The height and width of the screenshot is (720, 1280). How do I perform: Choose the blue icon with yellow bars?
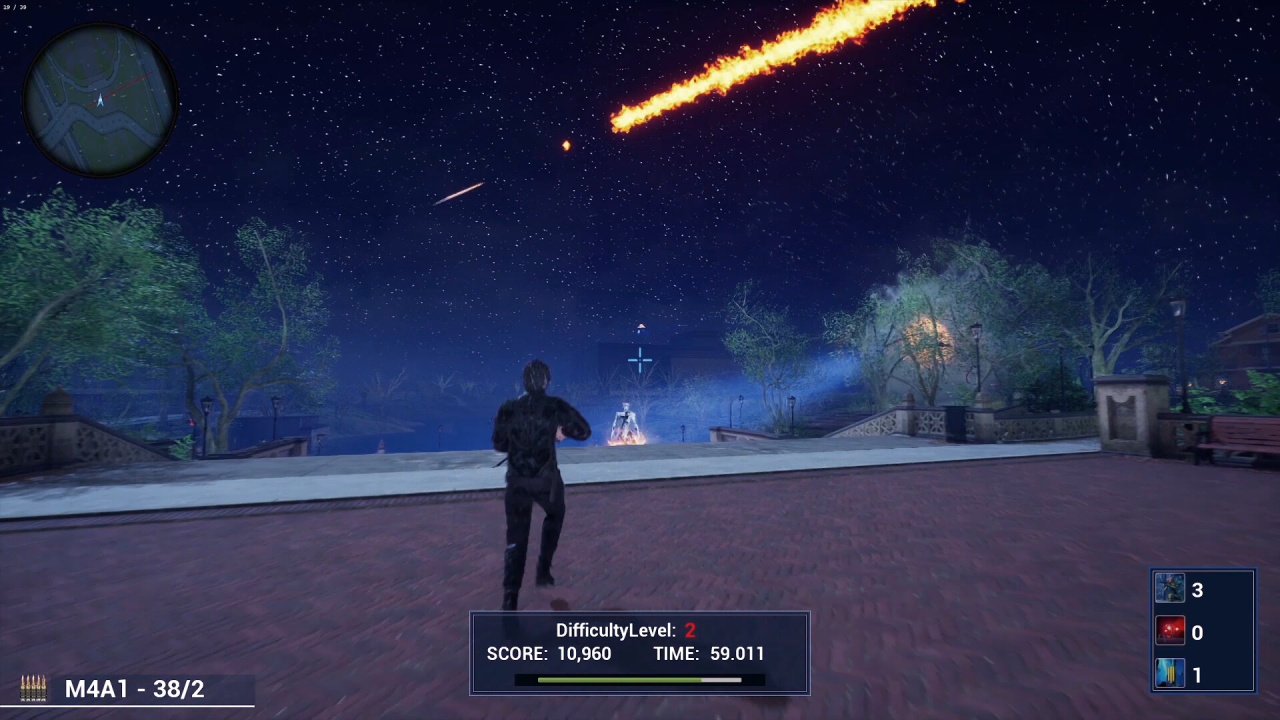tap(1169, 675)
